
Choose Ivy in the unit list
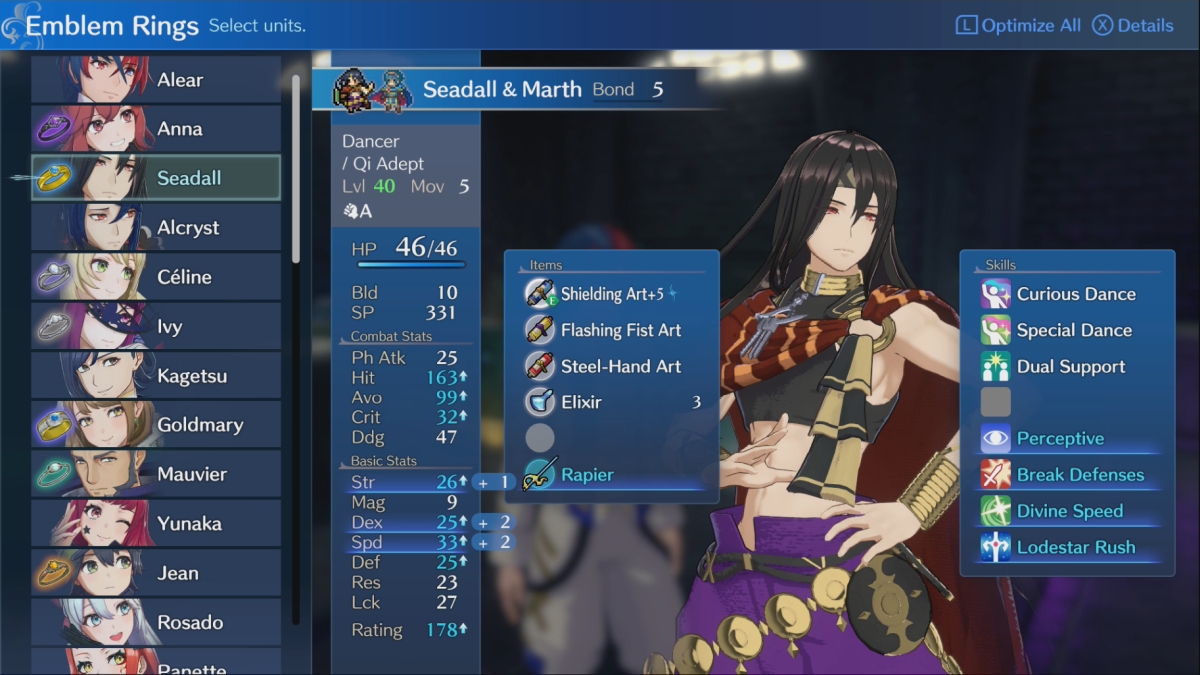[x=156, y=326]
